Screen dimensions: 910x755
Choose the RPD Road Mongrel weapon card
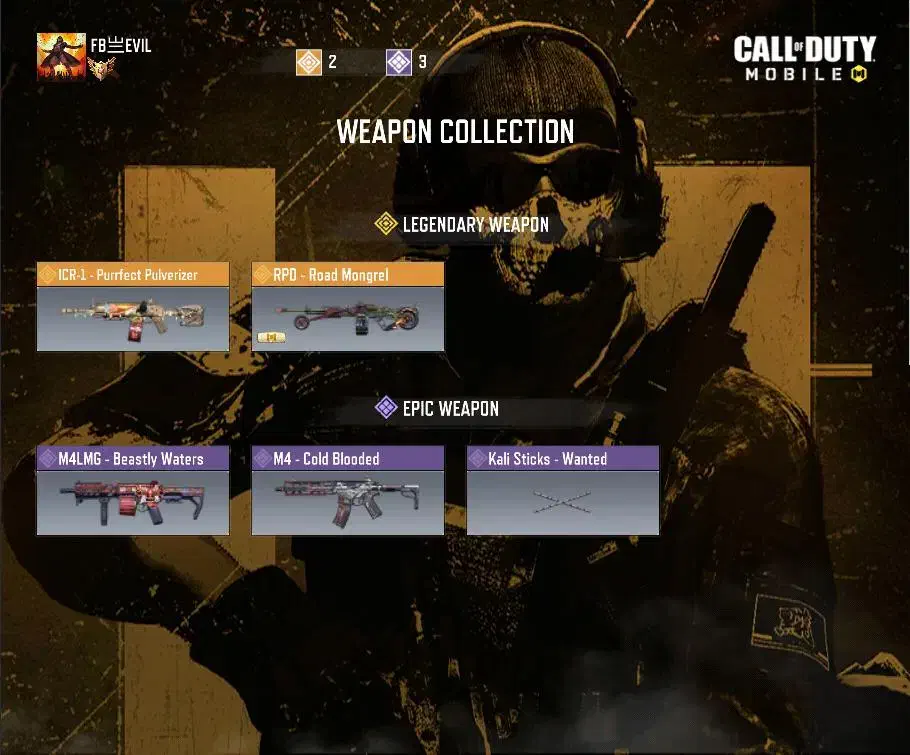coord(347,307)
